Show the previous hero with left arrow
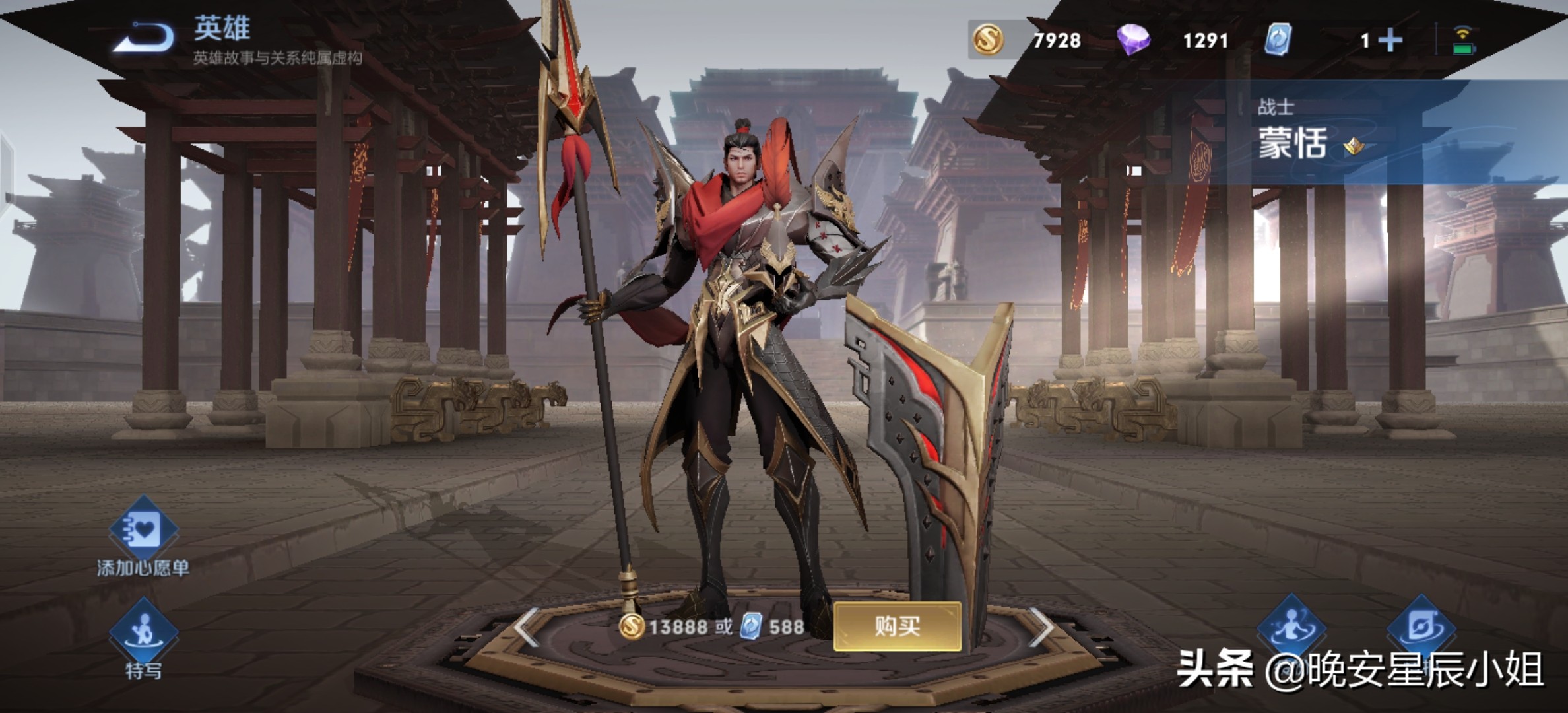This screenshot has height=713, width=1568. tap(527, 627)
